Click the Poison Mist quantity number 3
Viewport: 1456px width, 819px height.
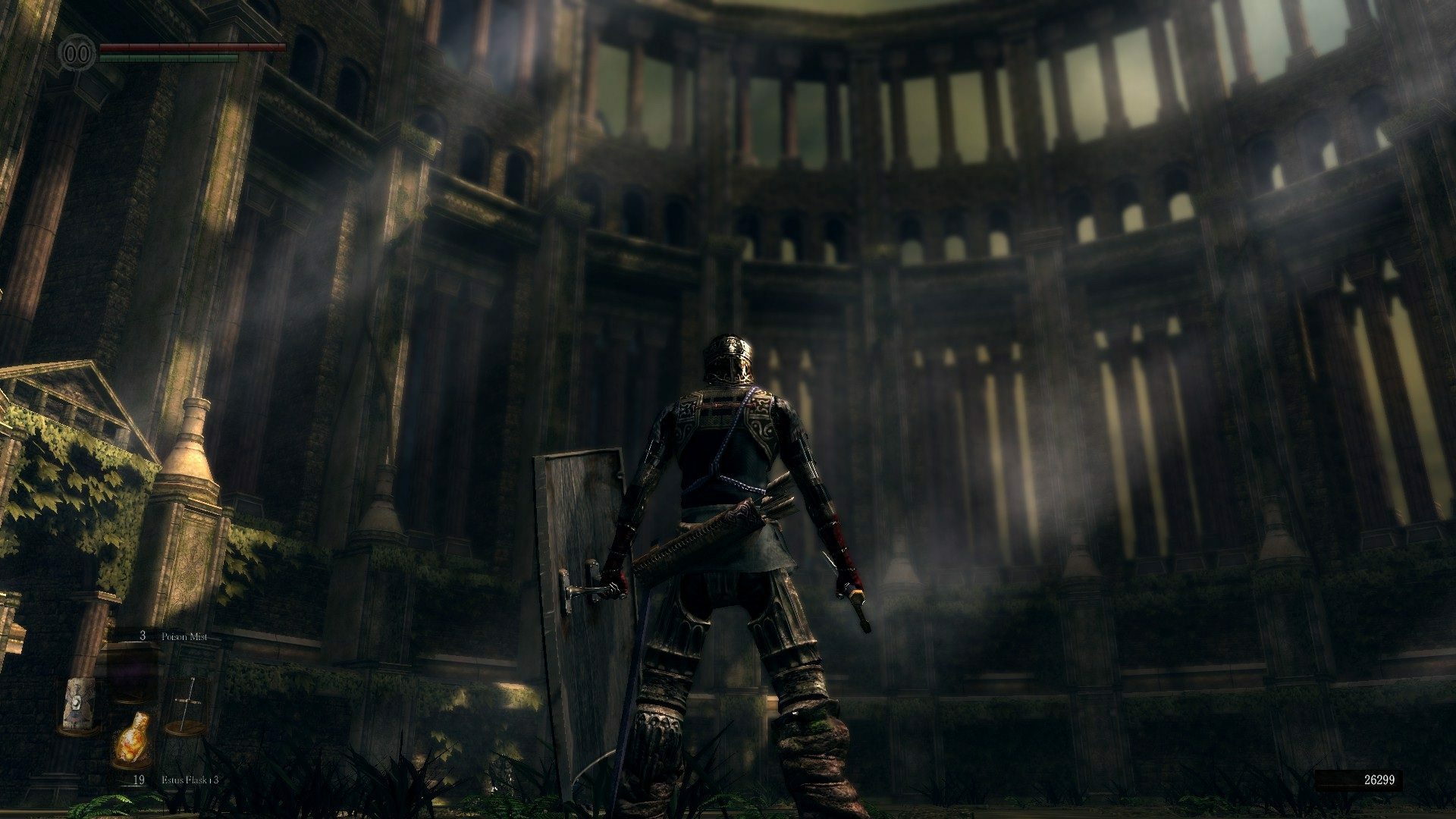143,635
